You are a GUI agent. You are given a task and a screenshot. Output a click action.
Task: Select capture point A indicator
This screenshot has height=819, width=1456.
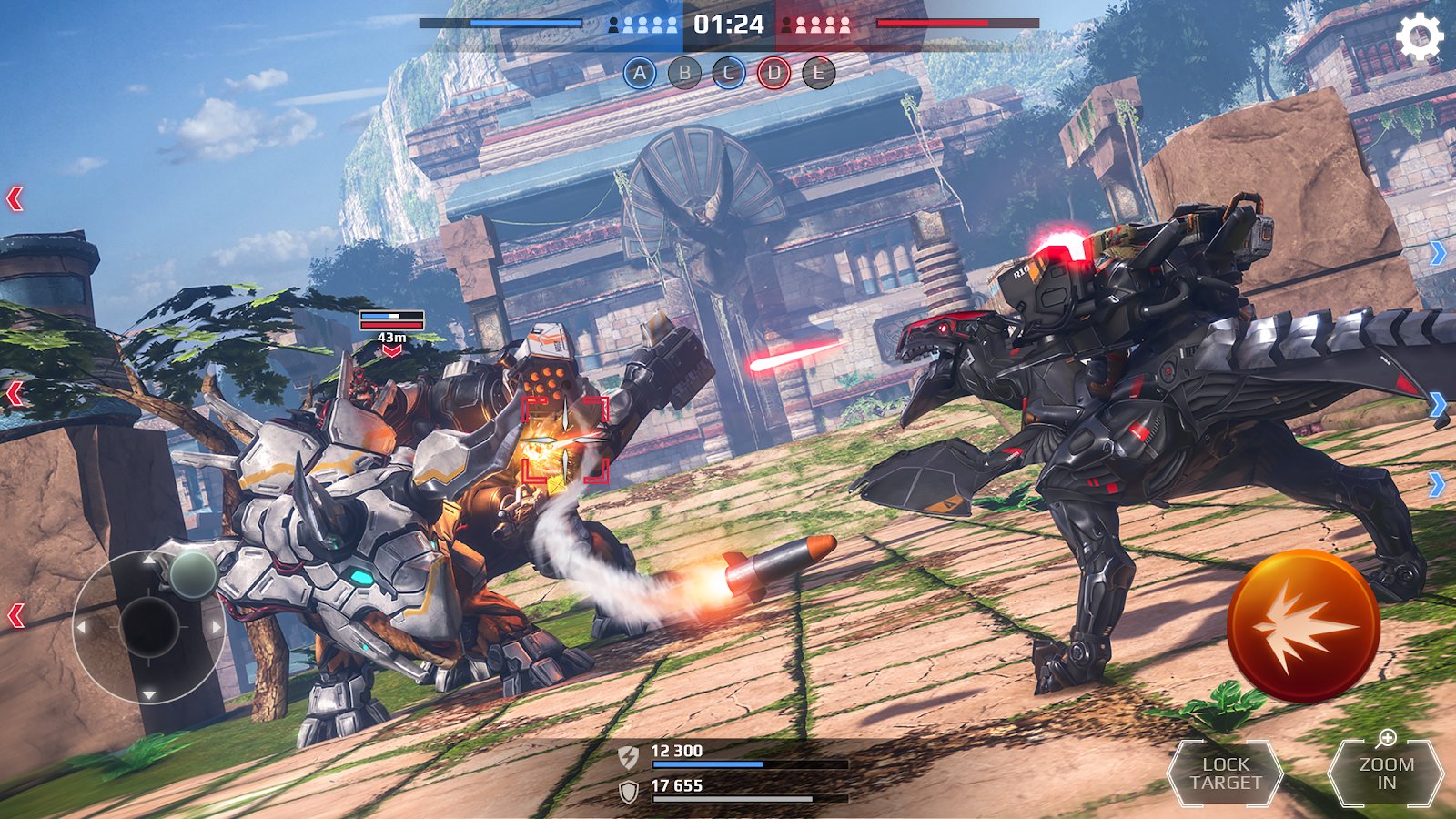tap(640, 73)
